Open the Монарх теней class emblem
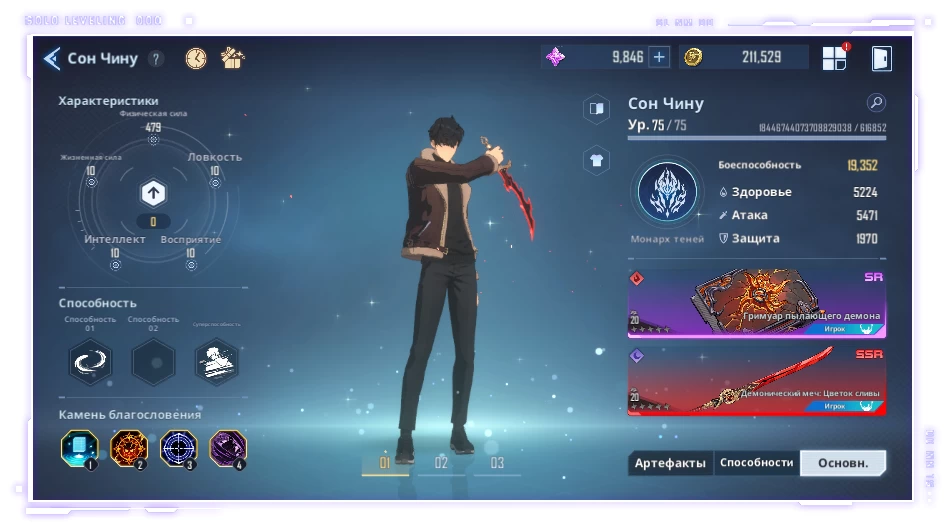The width and height of the screenshot is (950, 530). 667,193
